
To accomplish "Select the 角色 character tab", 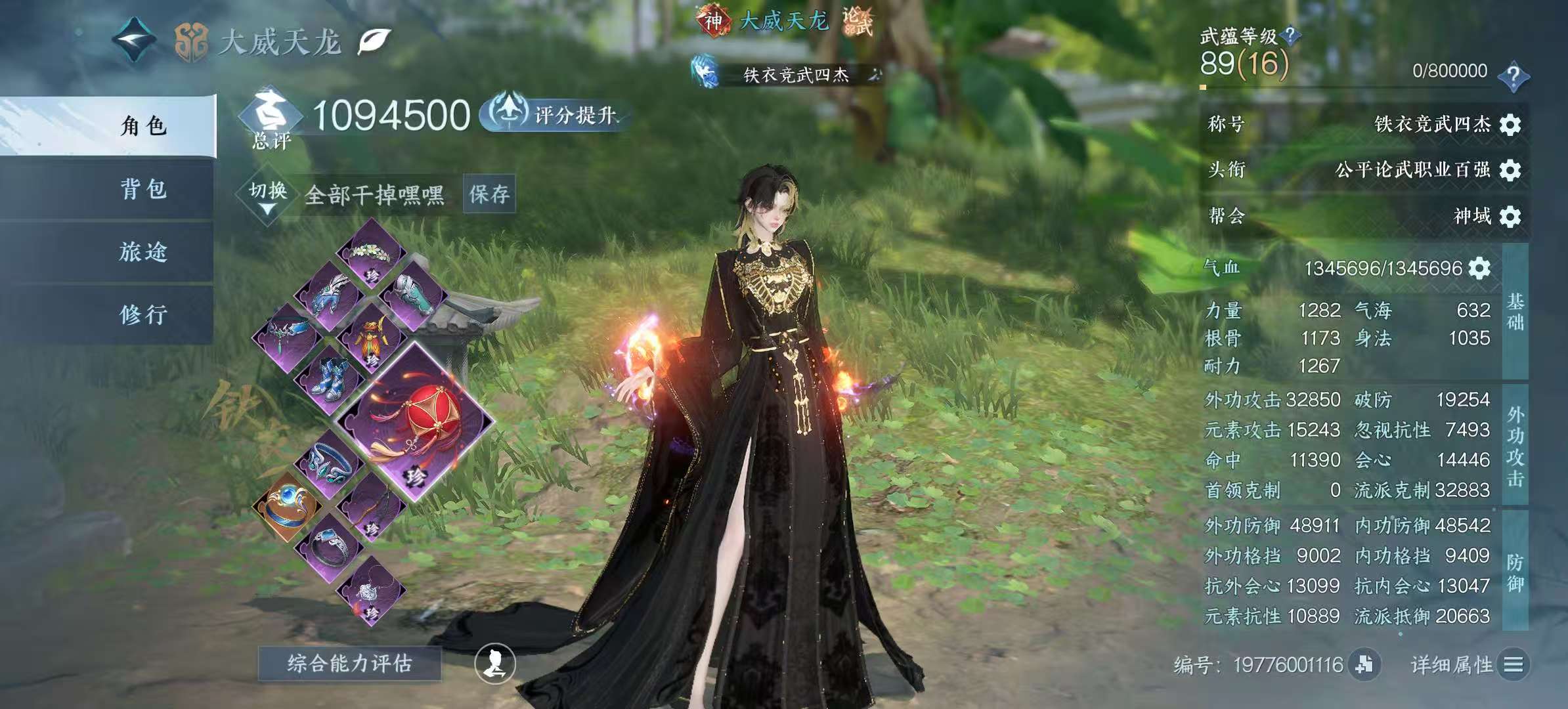I will [143, 125].
